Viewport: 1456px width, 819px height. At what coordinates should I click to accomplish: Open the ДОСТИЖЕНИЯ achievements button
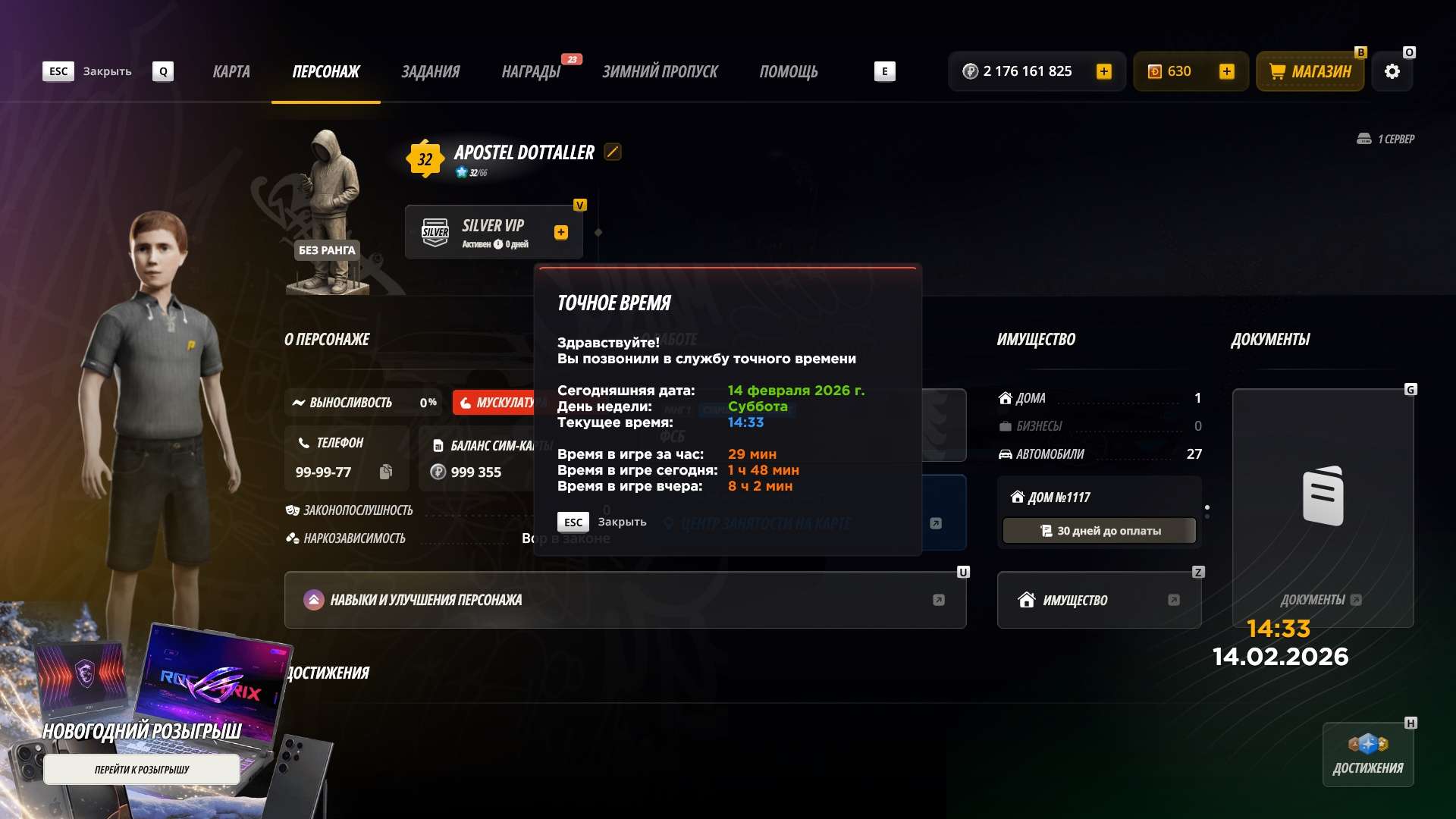click(1368, 755)
